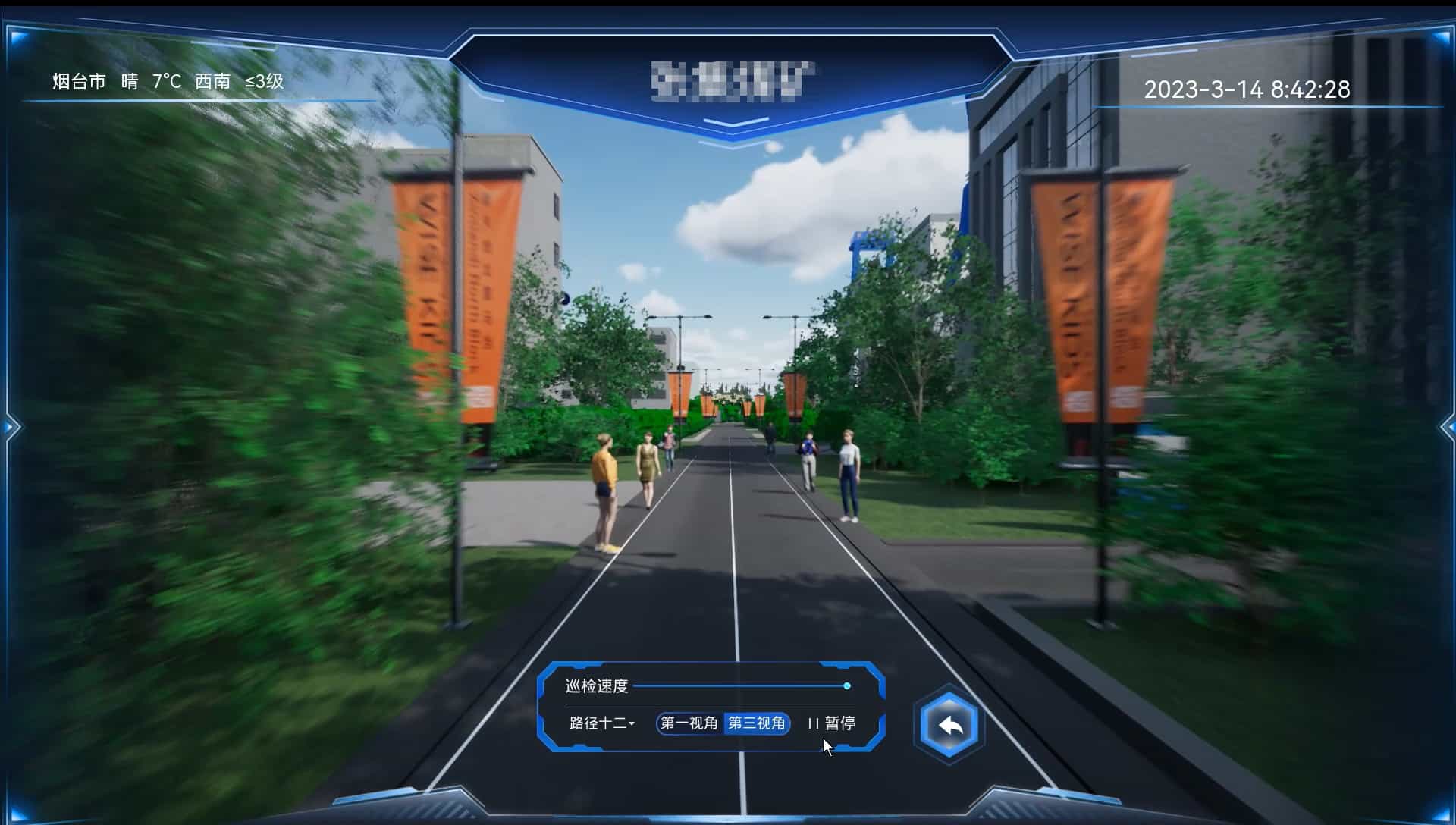Toggle 暂停 to pause the patrol
Image resolution: width=1456 pixels, height=825 pixels.
833,723
